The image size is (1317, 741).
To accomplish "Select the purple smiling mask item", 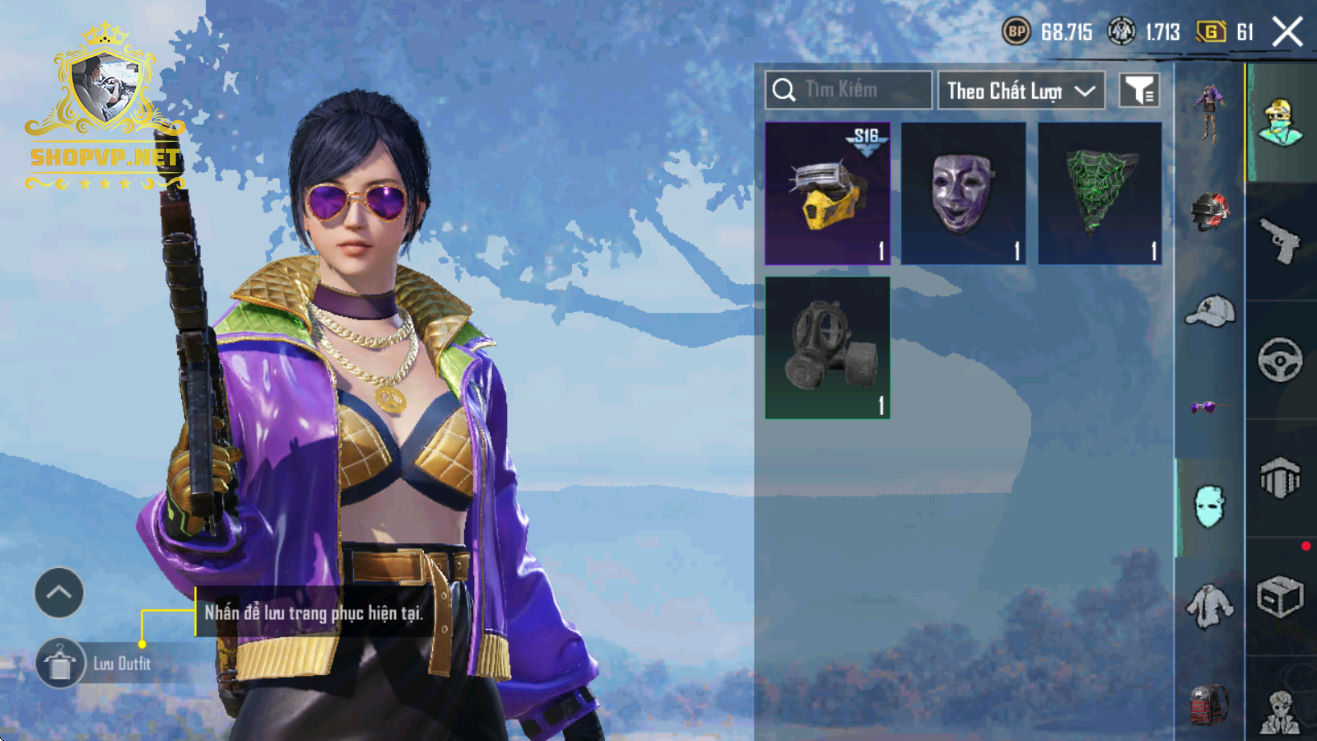I will 964,194.
